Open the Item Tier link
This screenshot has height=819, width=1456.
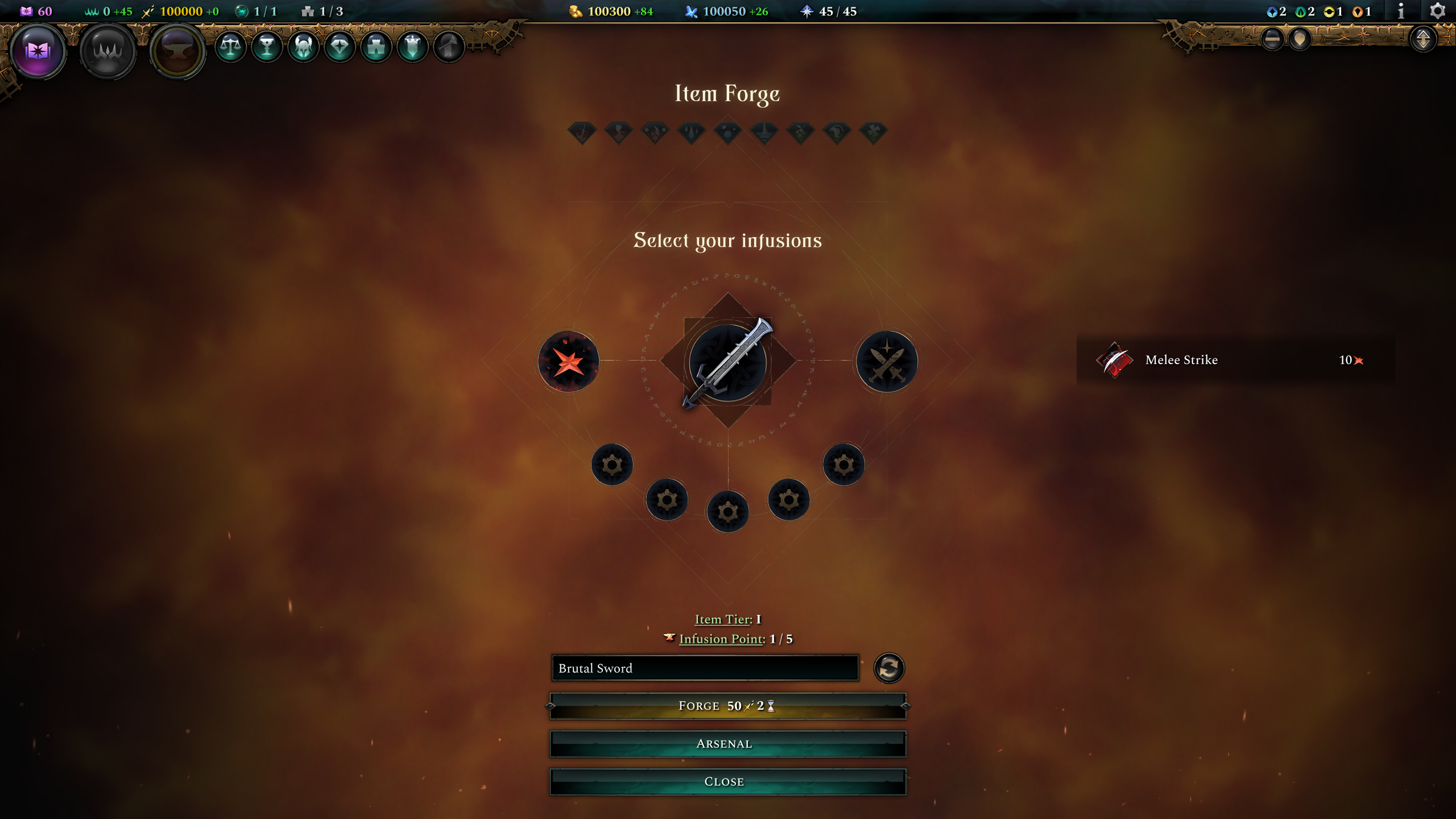[x=722, y=619]
